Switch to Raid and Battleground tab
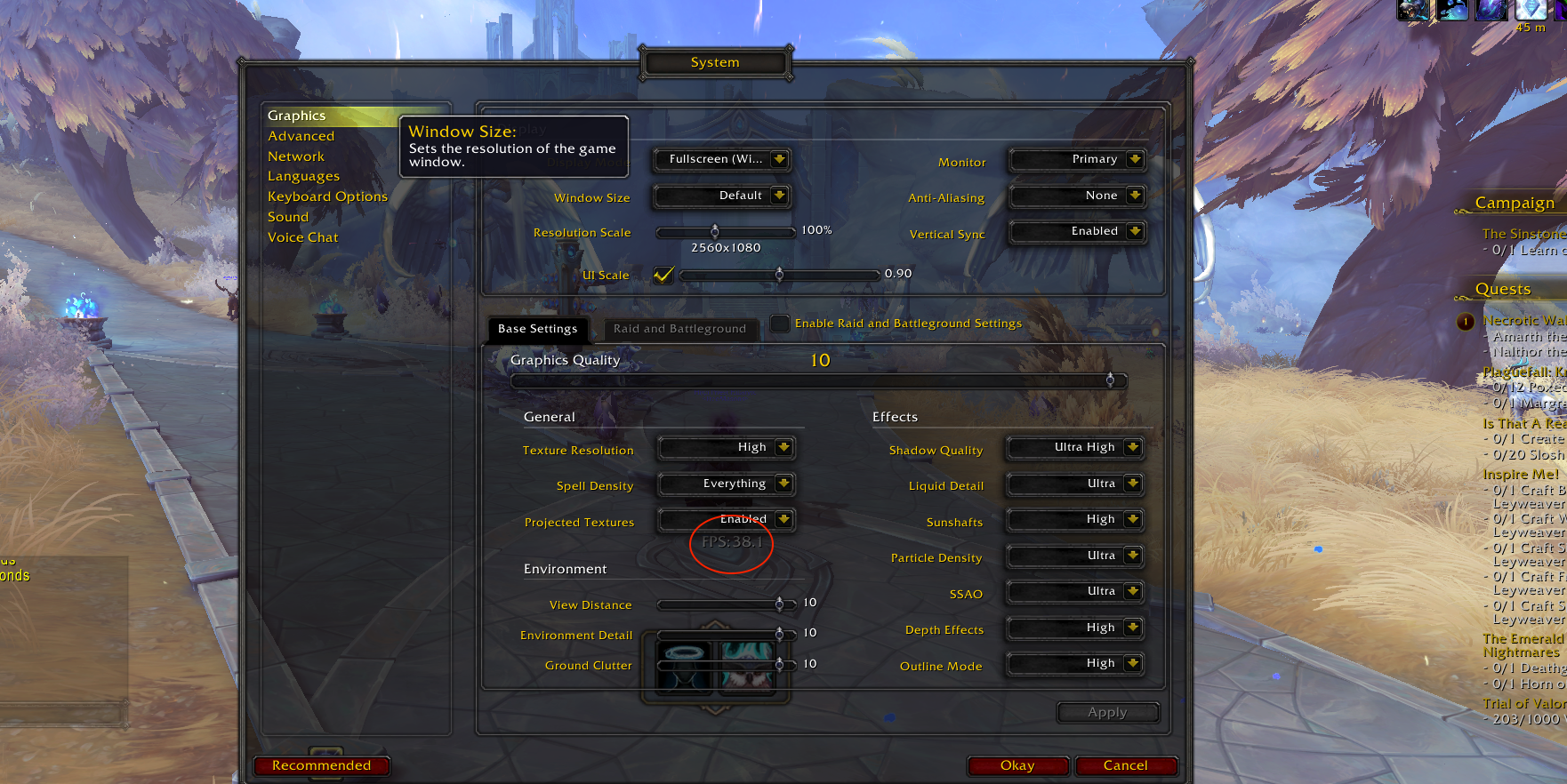The image size is (1567, 784). (x=679, y=329)
